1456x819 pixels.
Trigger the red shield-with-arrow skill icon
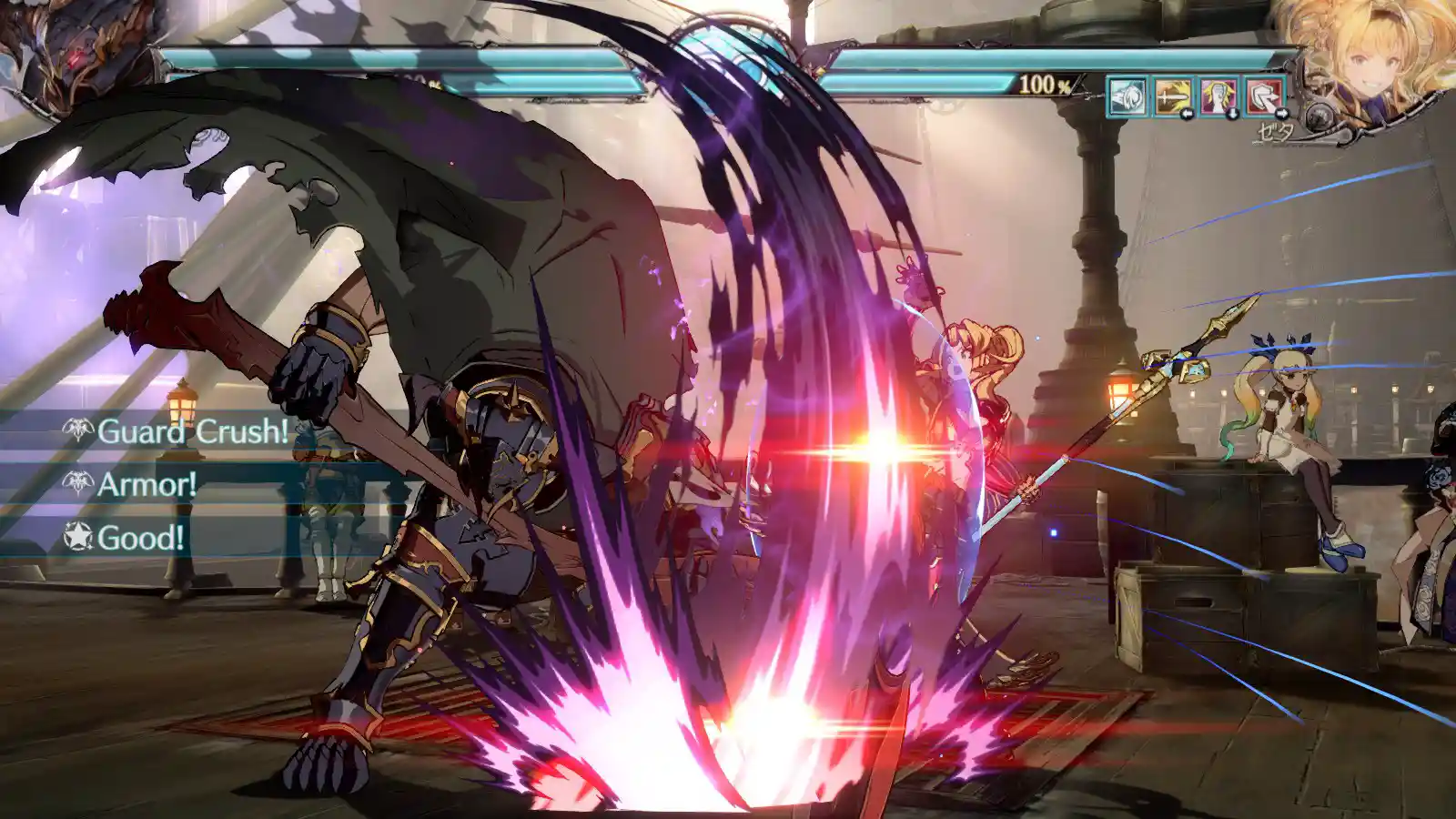tap(1263, 96)
